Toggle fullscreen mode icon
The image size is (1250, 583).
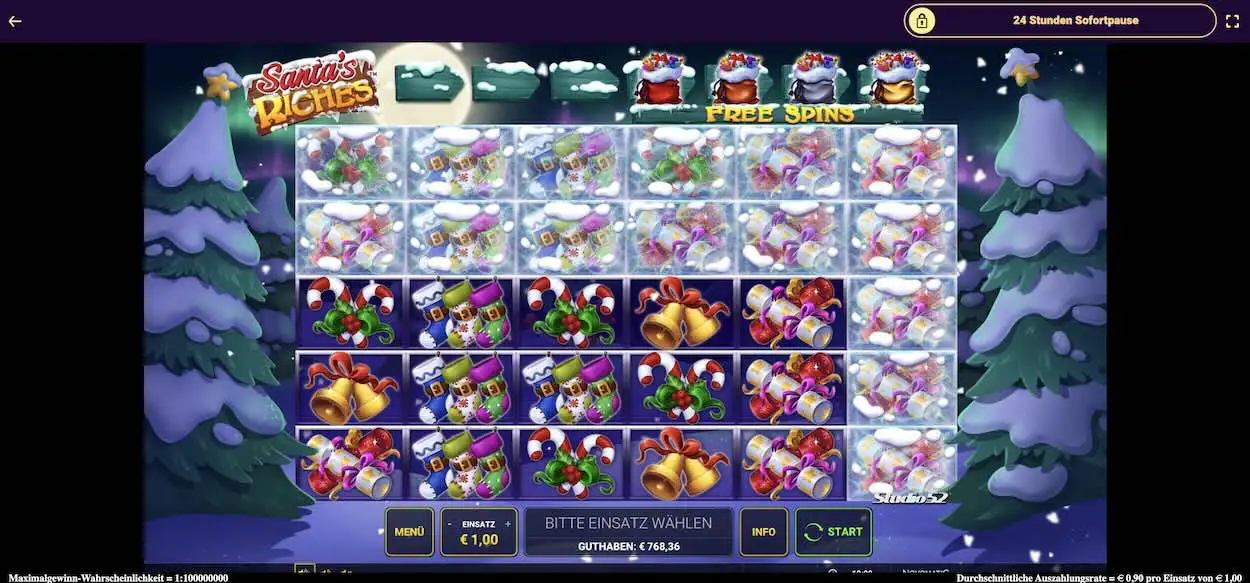[x=1233, y=20]
